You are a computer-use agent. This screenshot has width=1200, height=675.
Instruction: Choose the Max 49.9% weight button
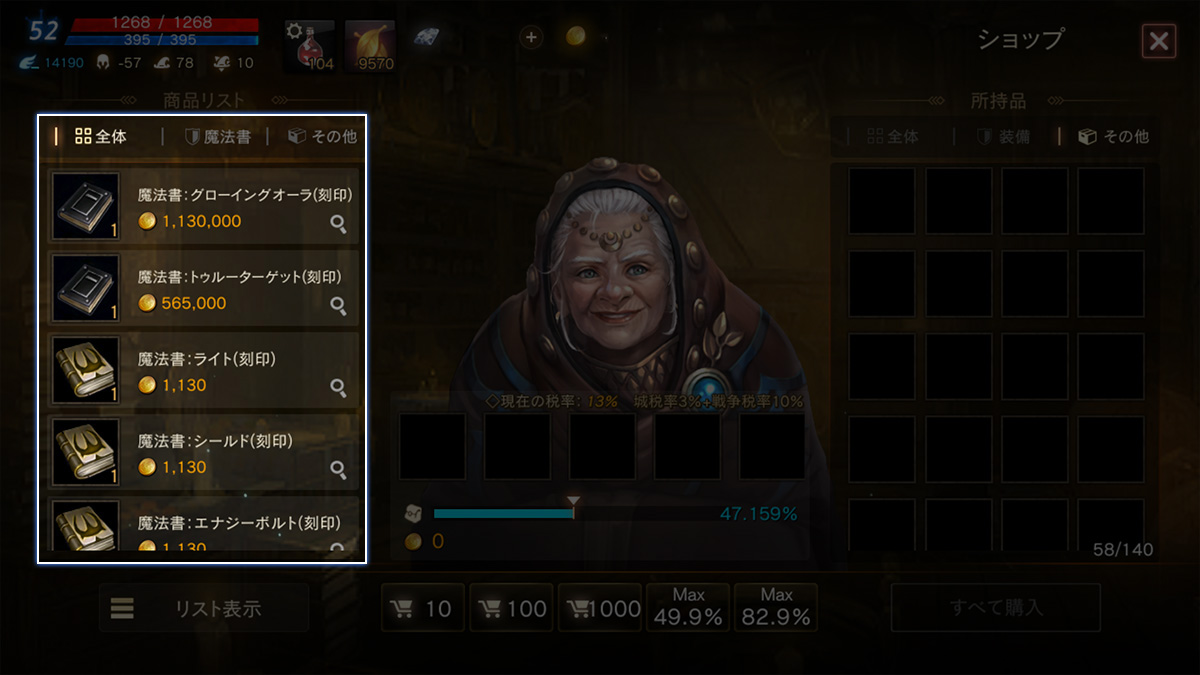coord(688,608)
